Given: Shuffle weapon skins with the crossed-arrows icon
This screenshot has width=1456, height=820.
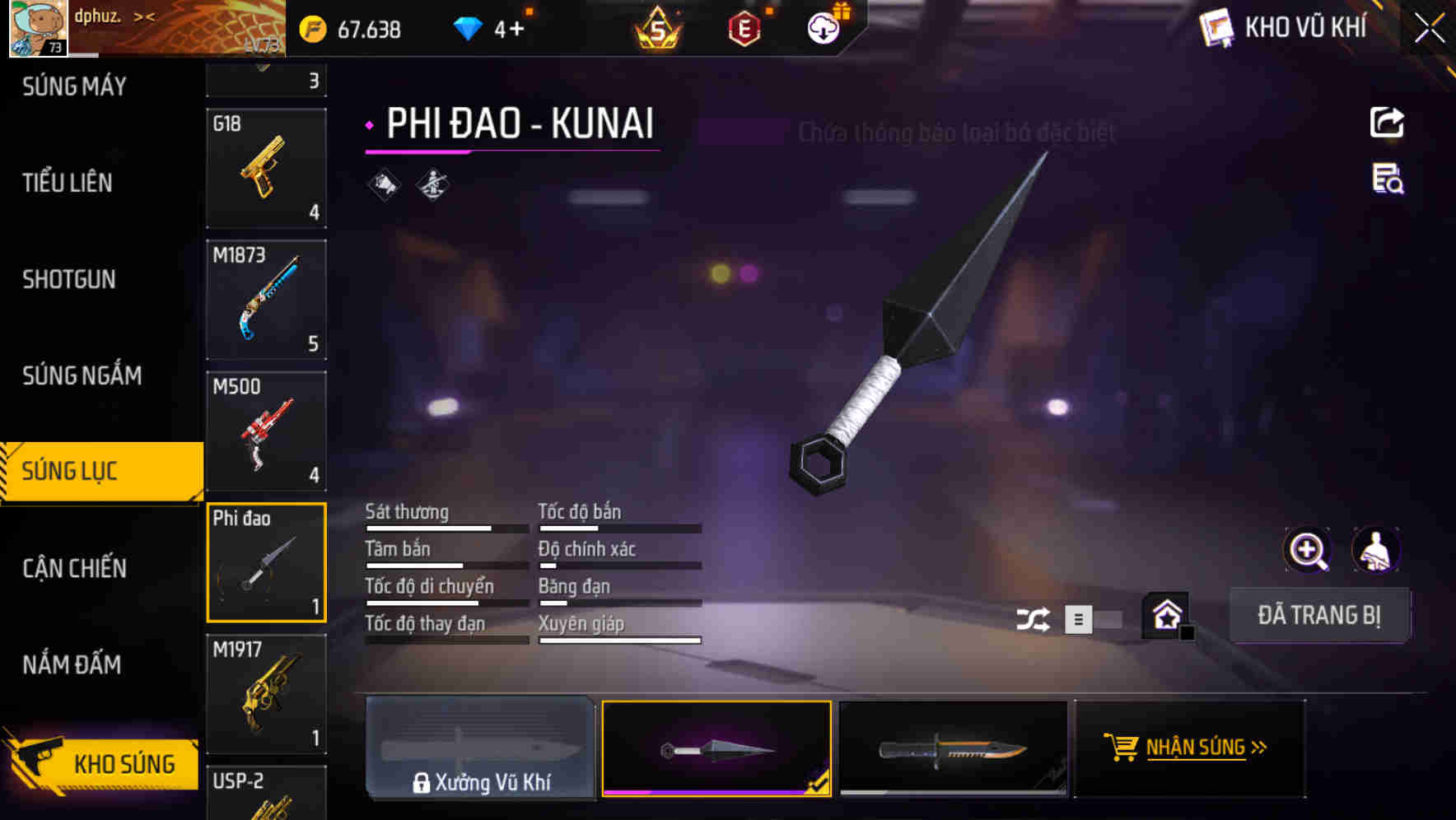Looking at the screenshot, I should [1034, 617].
